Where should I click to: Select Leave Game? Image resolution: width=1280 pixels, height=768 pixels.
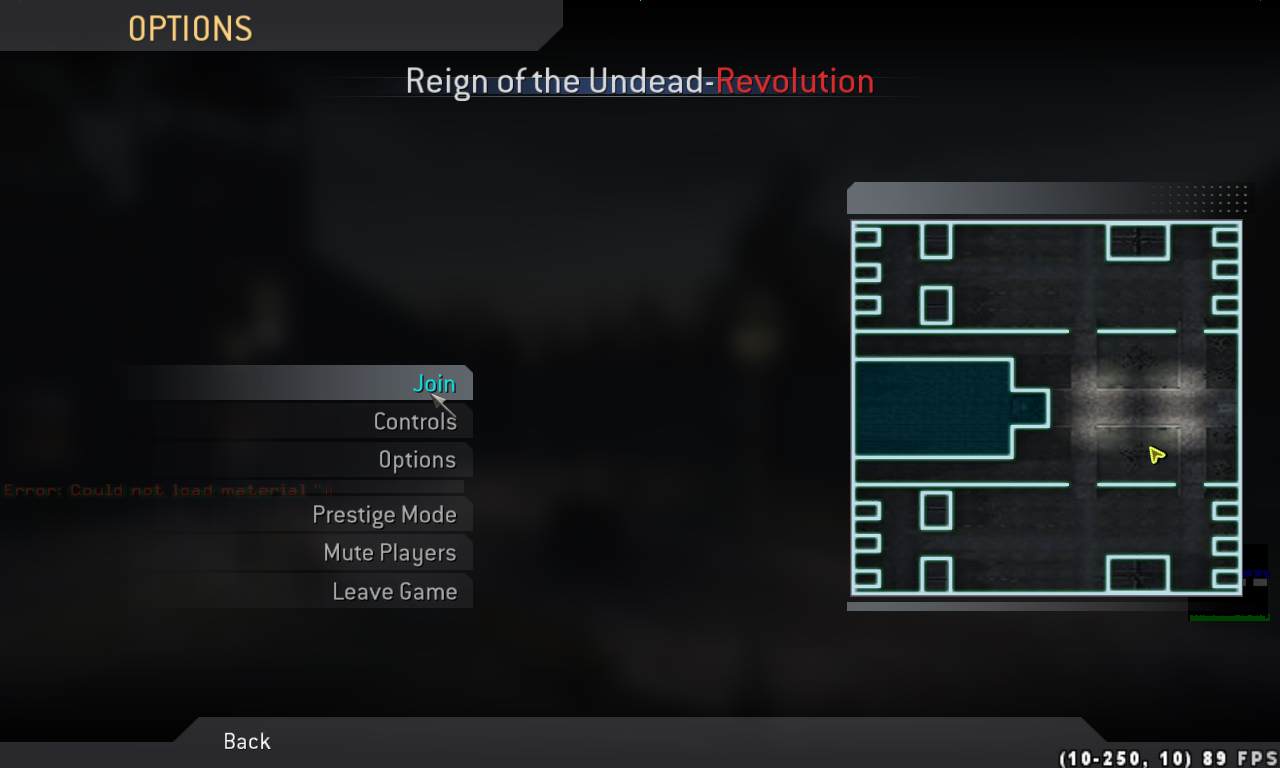(x=394, y=591)
